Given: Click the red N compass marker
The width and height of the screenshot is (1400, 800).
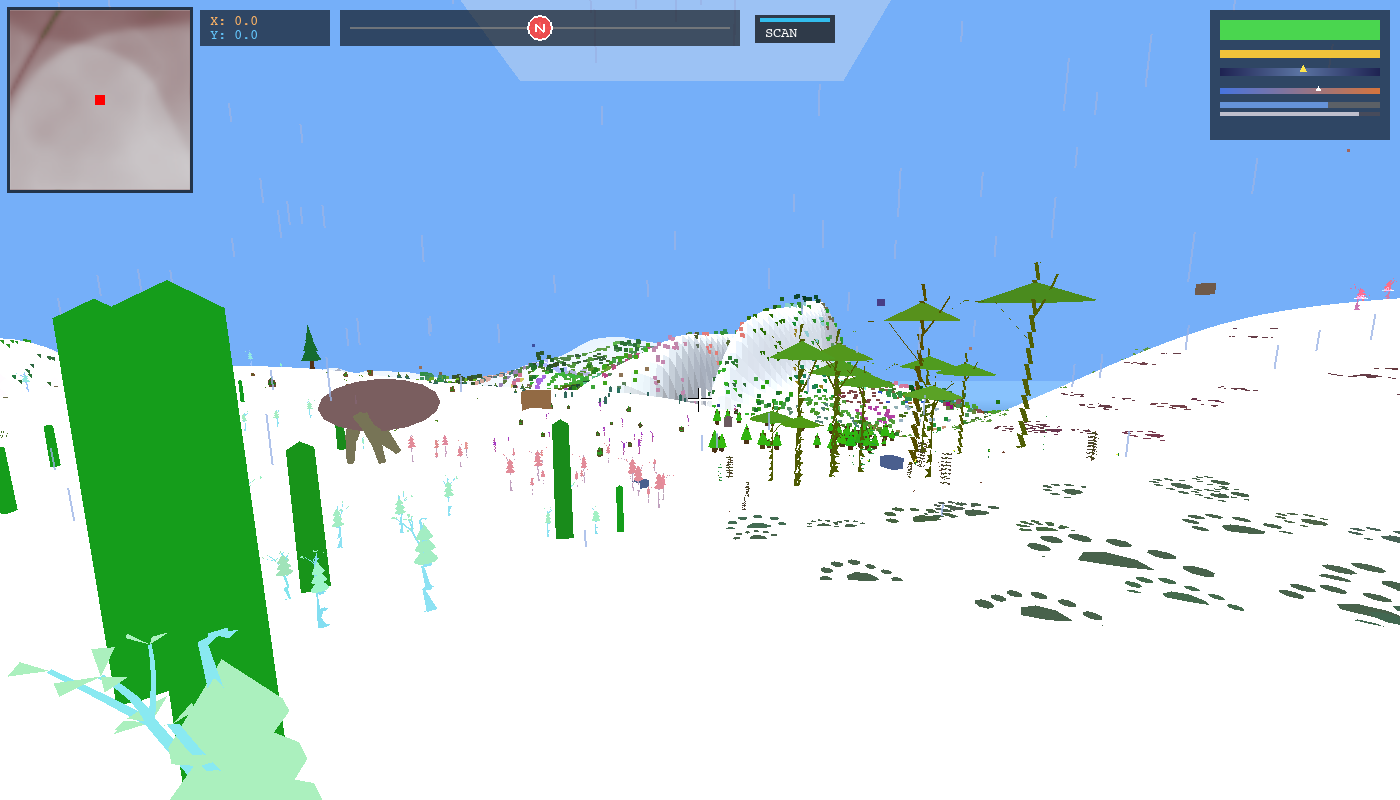Looking at the screenshot, I should tap(539, 28).
